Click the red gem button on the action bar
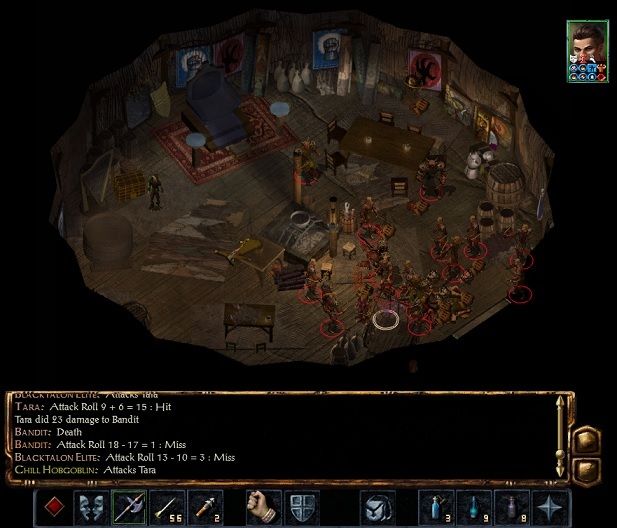617x528 pixels. (55, 508)
